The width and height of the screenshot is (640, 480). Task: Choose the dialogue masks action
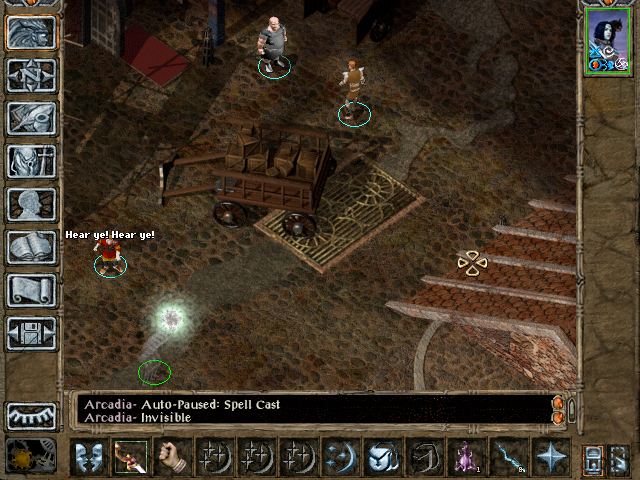(x=90, y=457)
